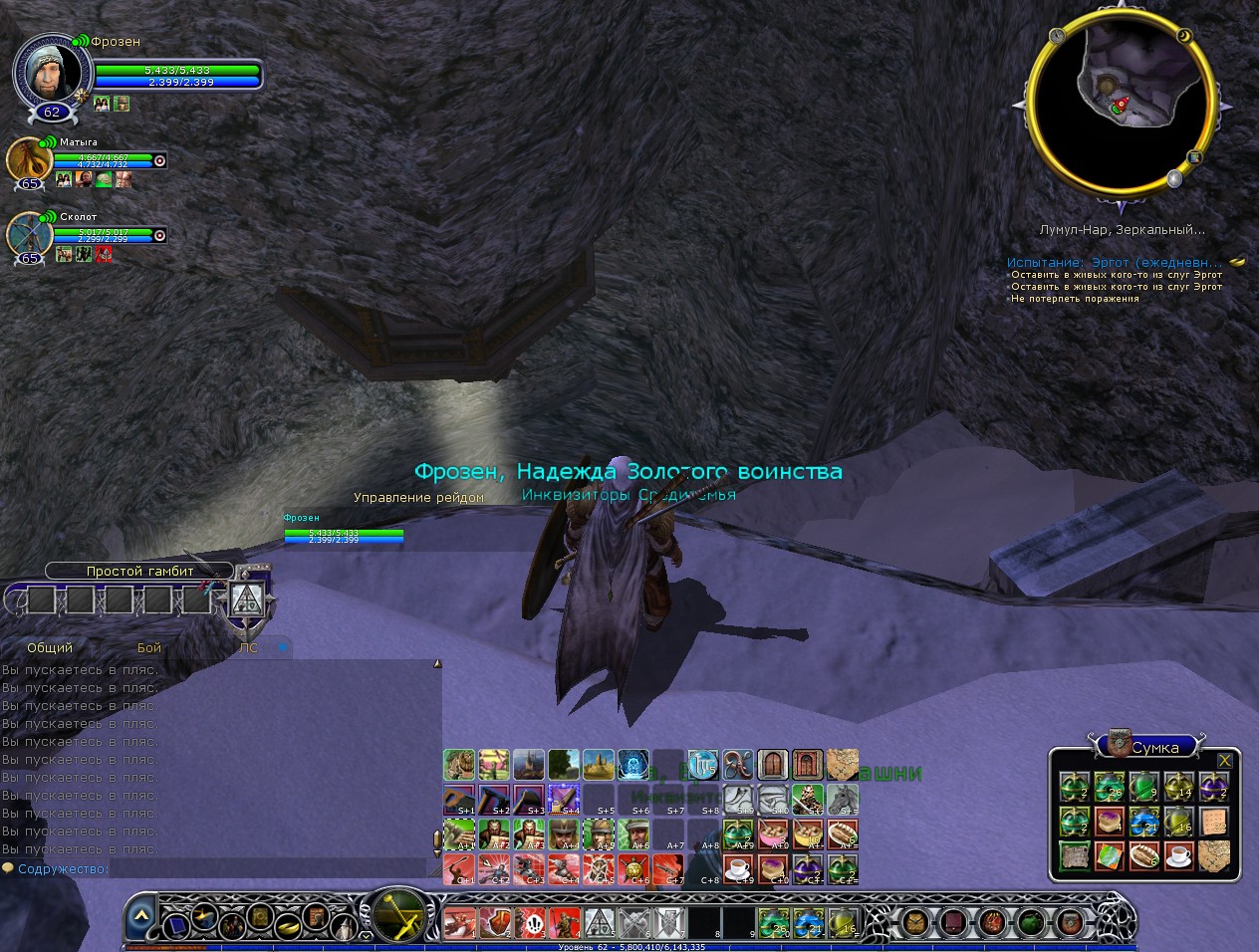This screenshot has height=952, width=1259.
Task: Click the Содружество chat input field
Action: [x=269, y=869]
